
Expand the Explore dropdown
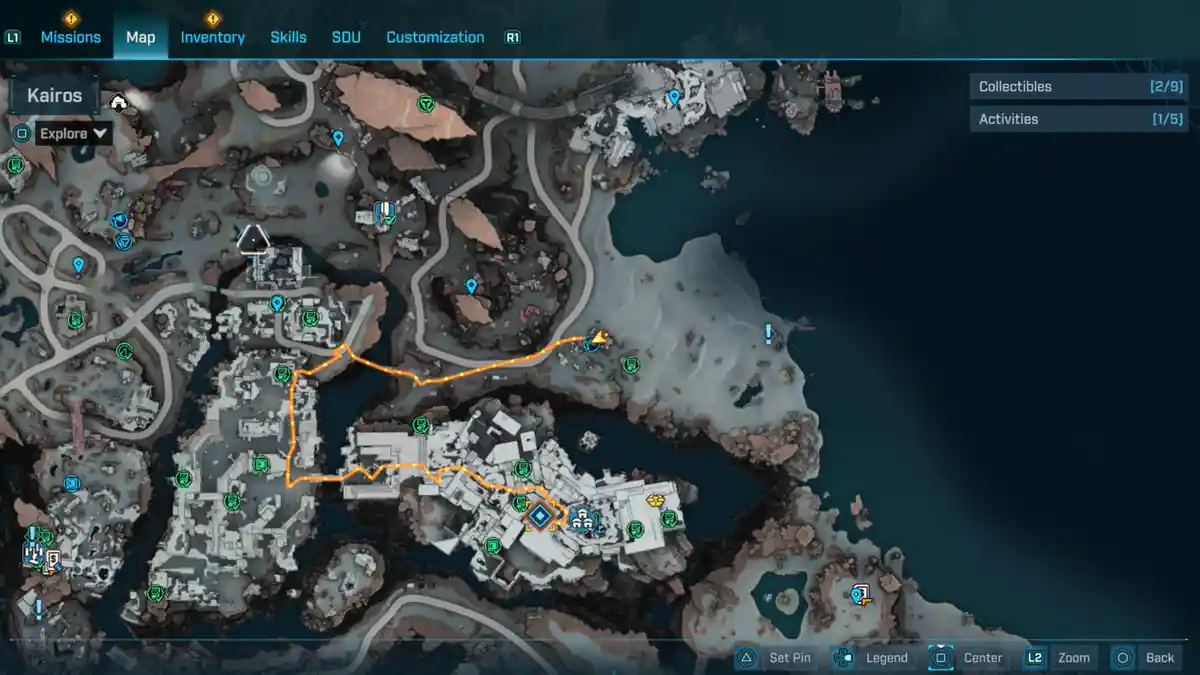tap(73, 133)
